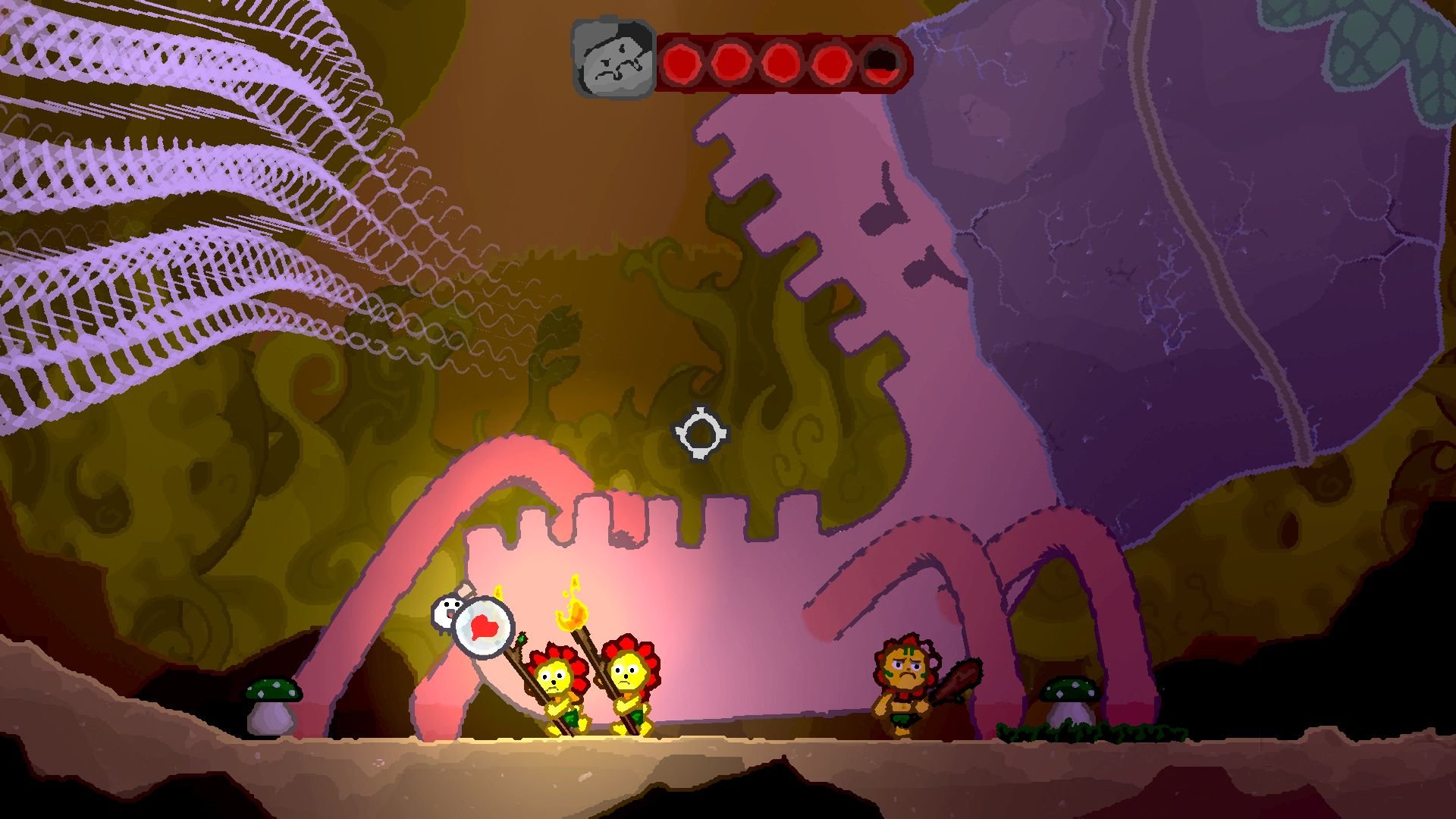Viewport: 1456px width, 819px height.
Task: Click the crosshair aiming reticle
Action: (x=701, y=432)
